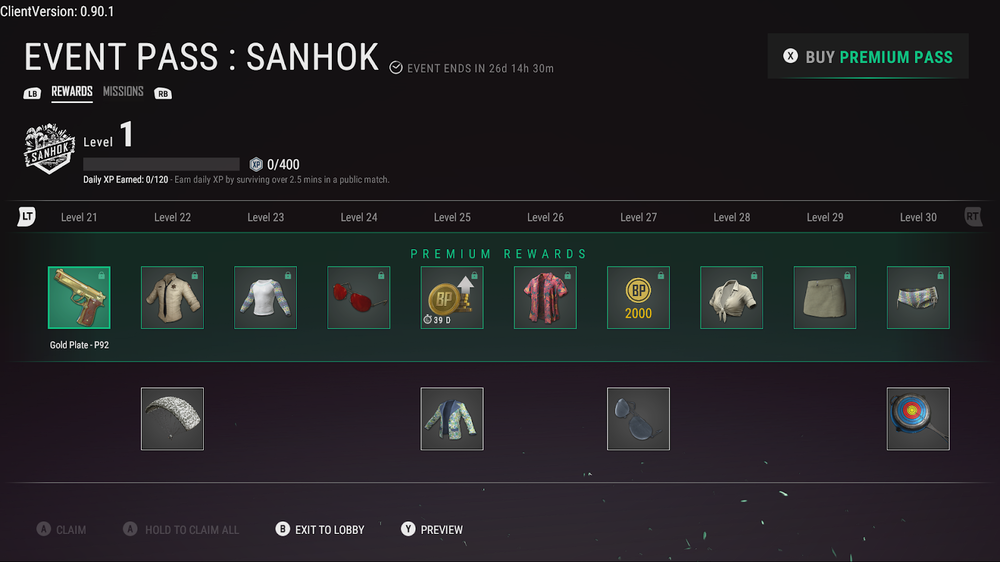Screen dimensions: 1000x562
Task: Select the red floral shirt reward
Action: 545,298
